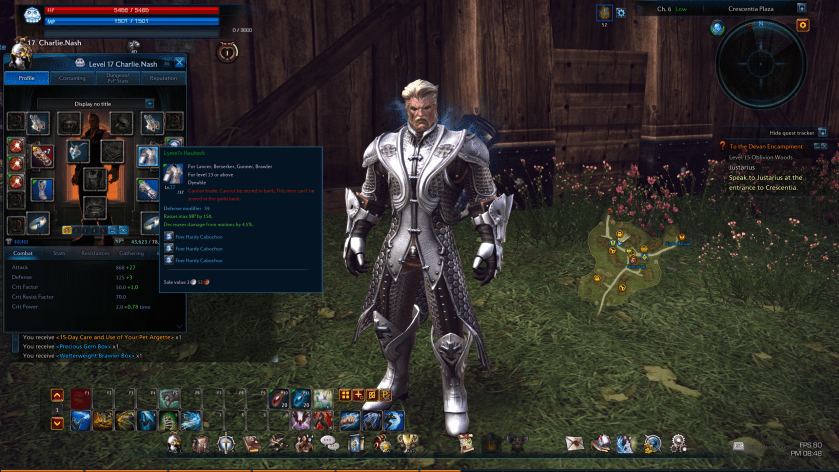The width and height of the screenshot is (839, 472).
Task: Click the hotbar page down arrow
Action: coord(57,423)
